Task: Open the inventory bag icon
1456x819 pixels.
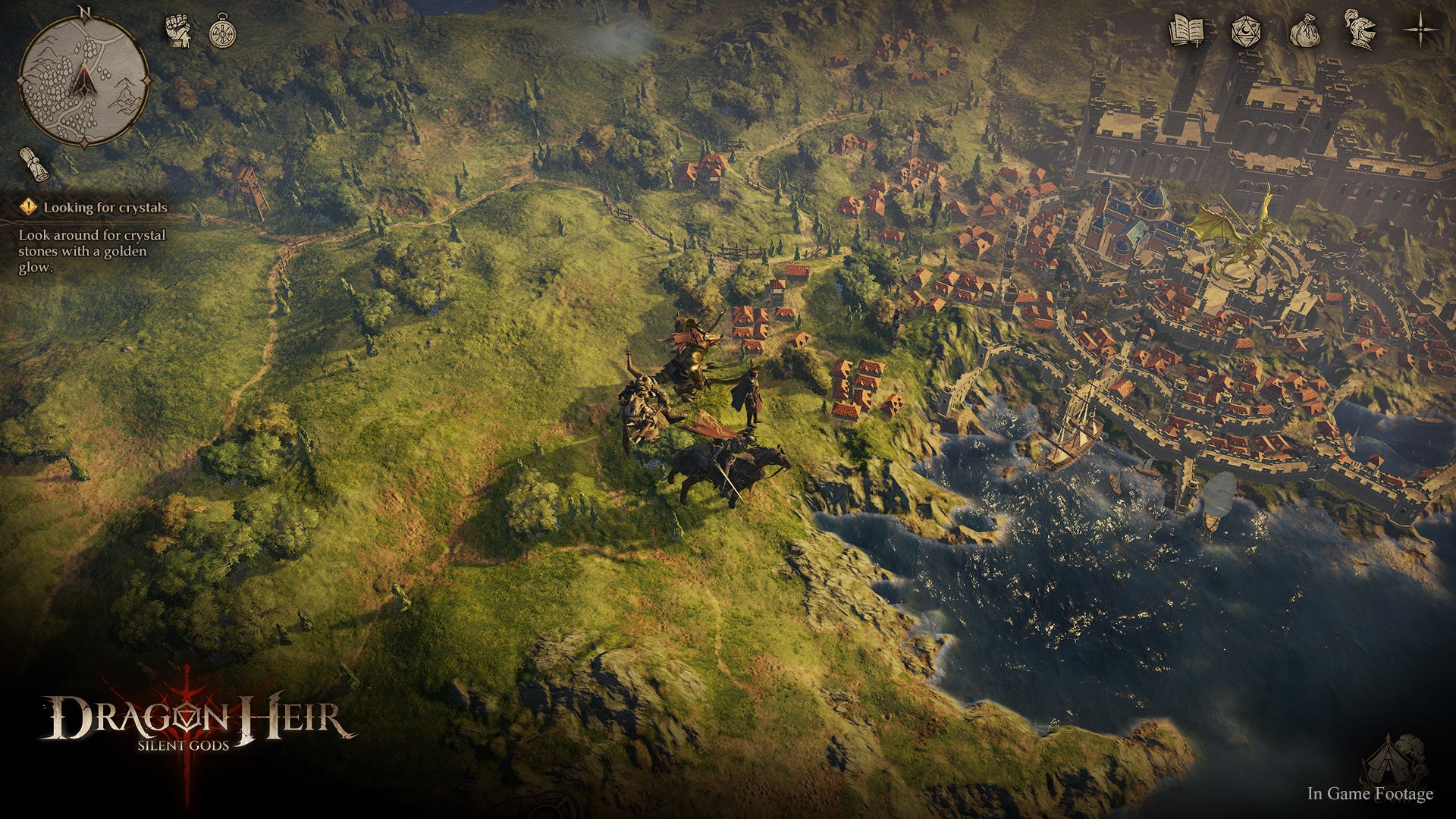Action: 1305,31
